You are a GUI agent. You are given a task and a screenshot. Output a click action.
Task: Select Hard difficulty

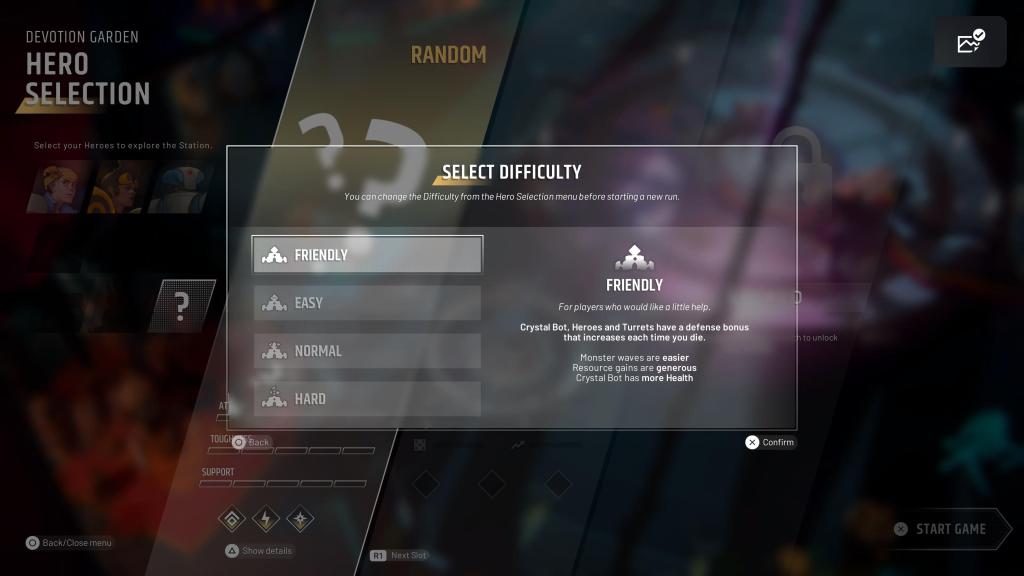pyautogui.click(x=367, y=399)
